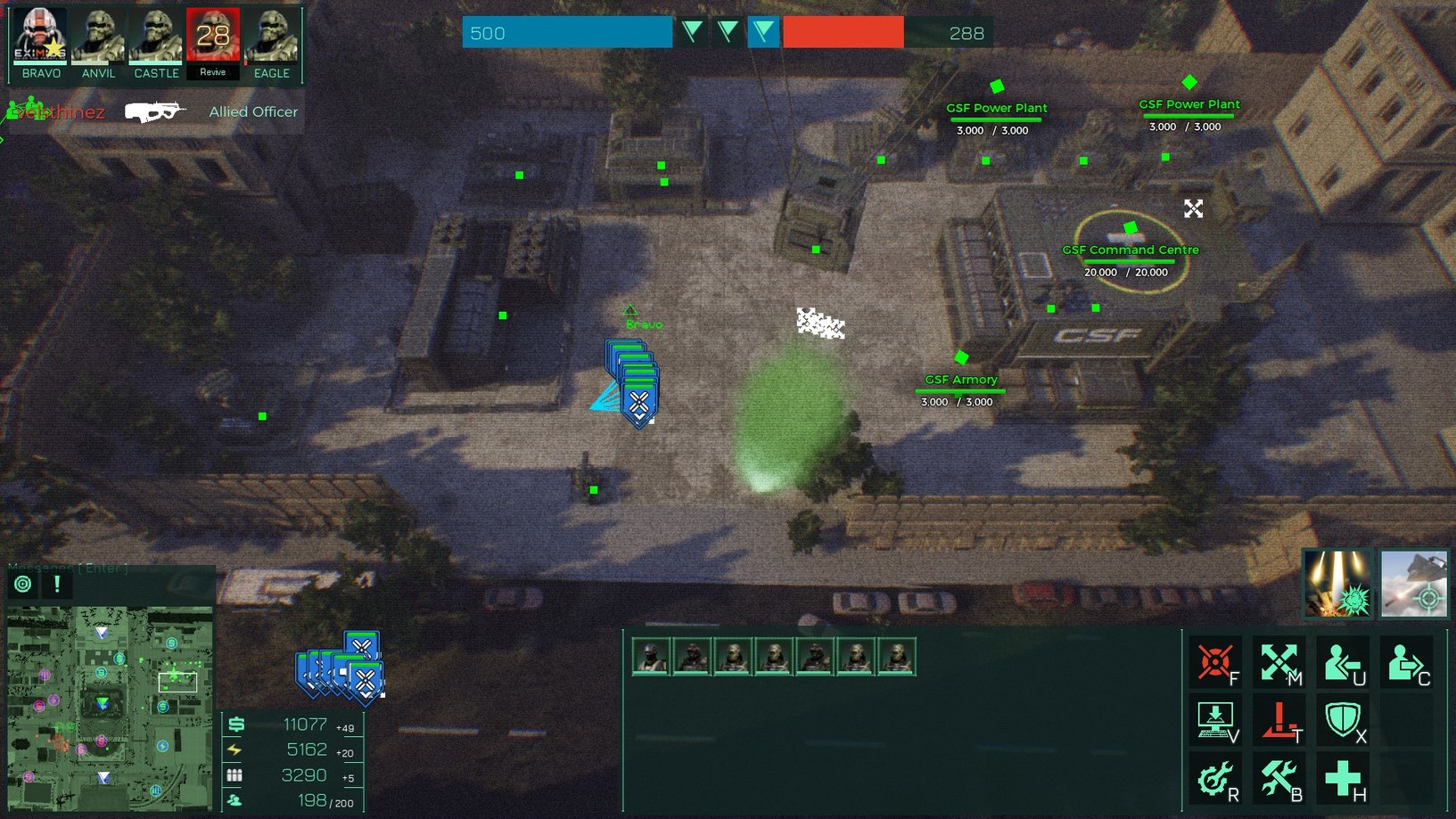
Task: Select the red rally marker command
Action: [x=1279, y=719]
